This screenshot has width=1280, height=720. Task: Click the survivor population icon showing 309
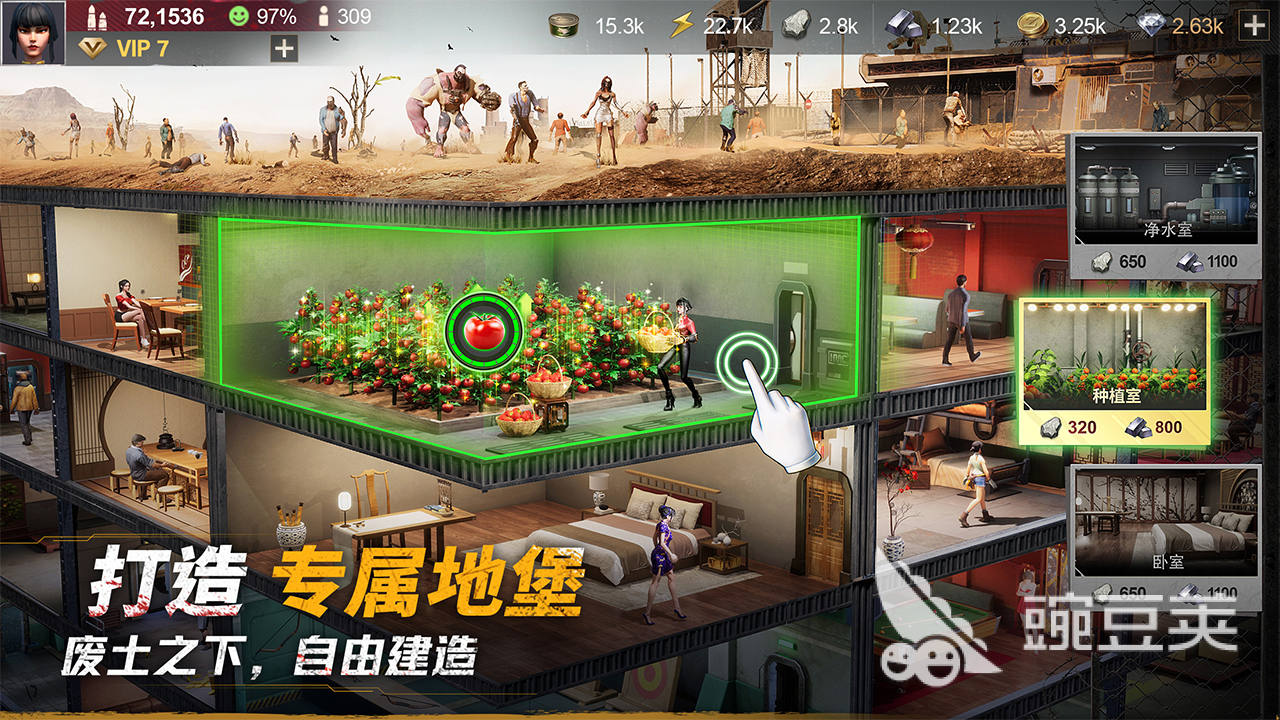[x=323, y=15]
